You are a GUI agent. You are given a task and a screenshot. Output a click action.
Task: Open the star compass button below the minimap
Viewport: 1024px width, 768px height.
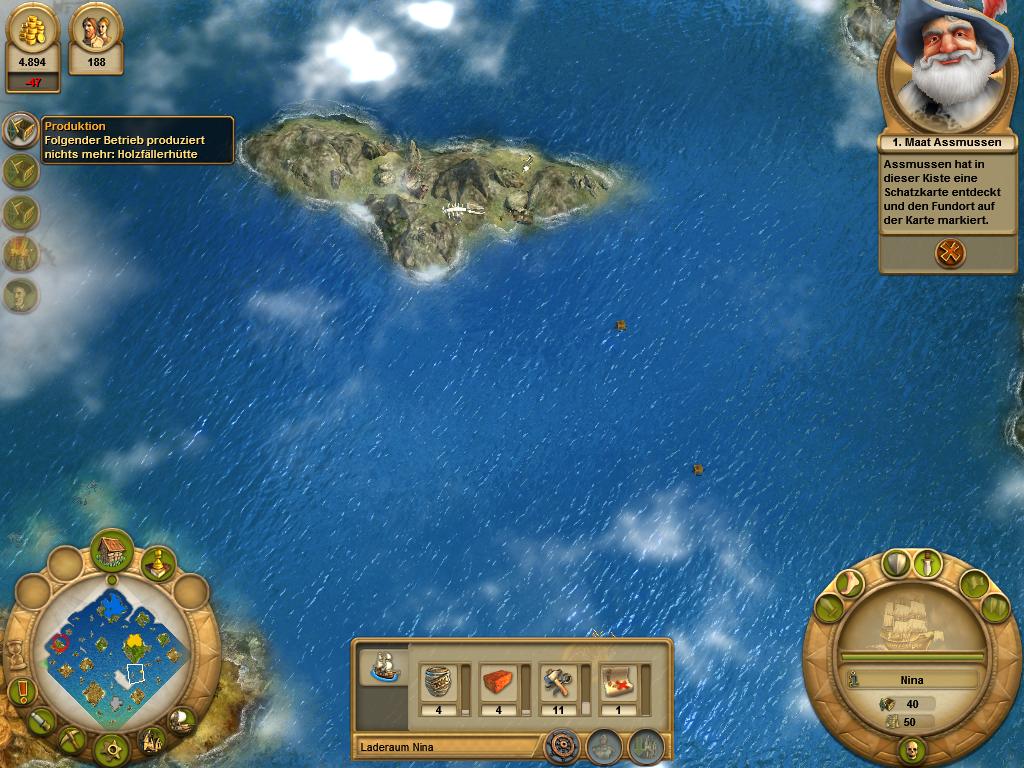coord(111,748)
